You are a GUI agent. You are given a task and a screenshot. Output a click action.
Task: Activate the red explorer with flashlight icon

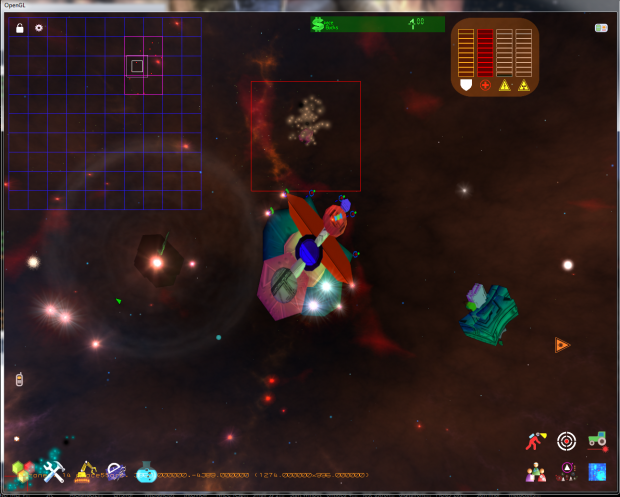click(x=537, y=440)
